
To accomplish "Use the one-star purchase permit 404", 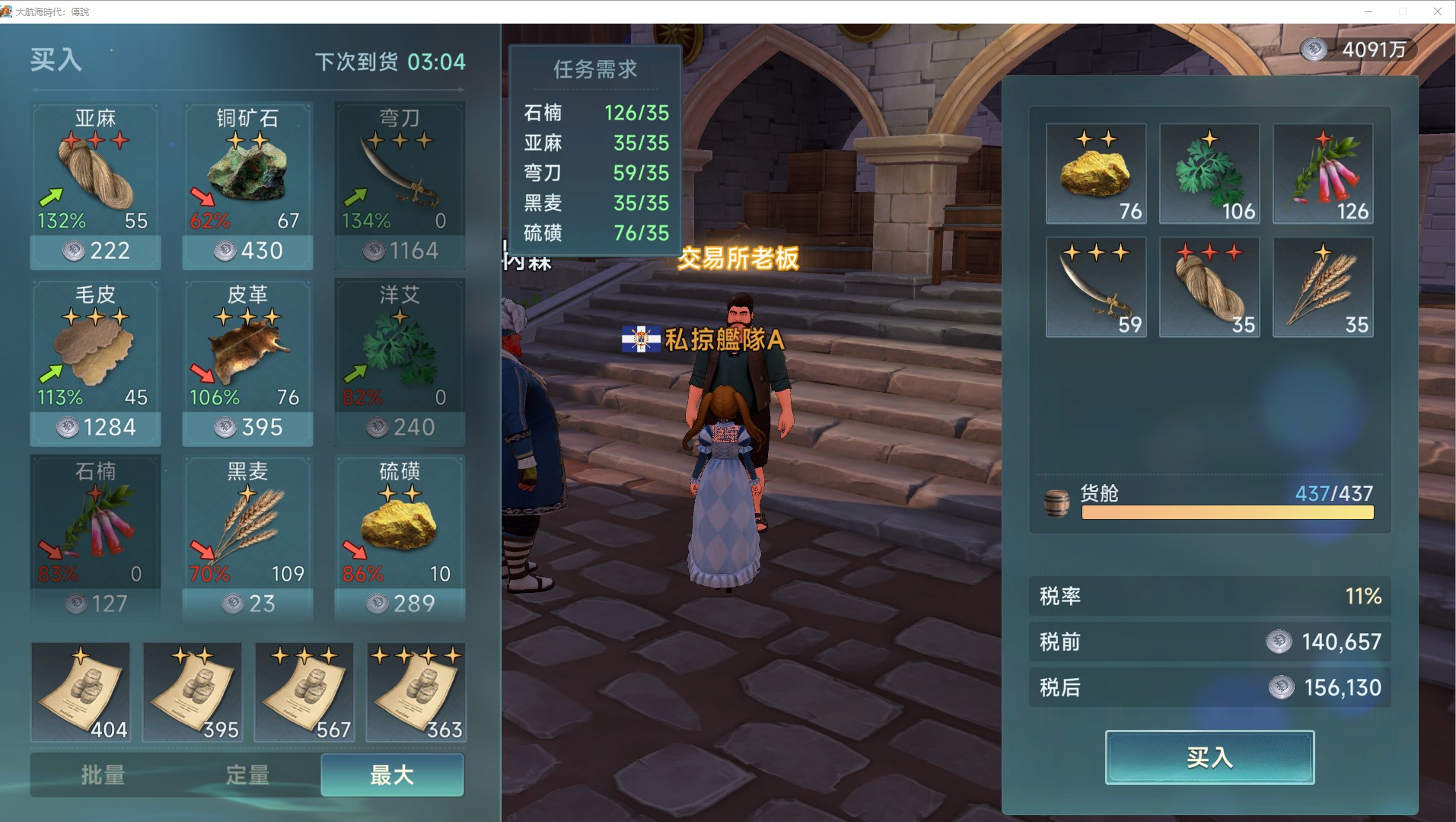I will pyautogui.click(x=81, y=692).
